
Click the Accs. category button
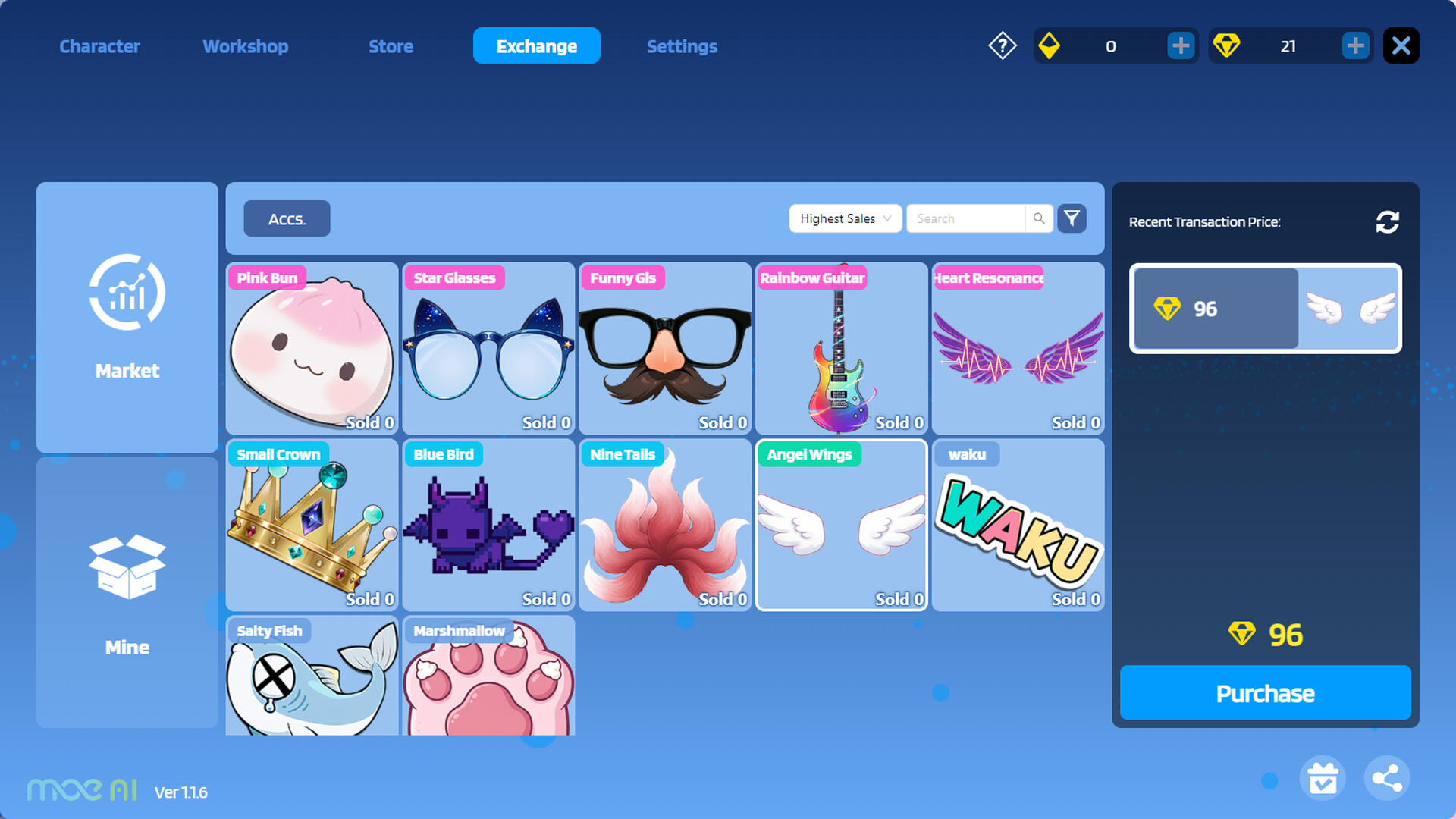287,218
